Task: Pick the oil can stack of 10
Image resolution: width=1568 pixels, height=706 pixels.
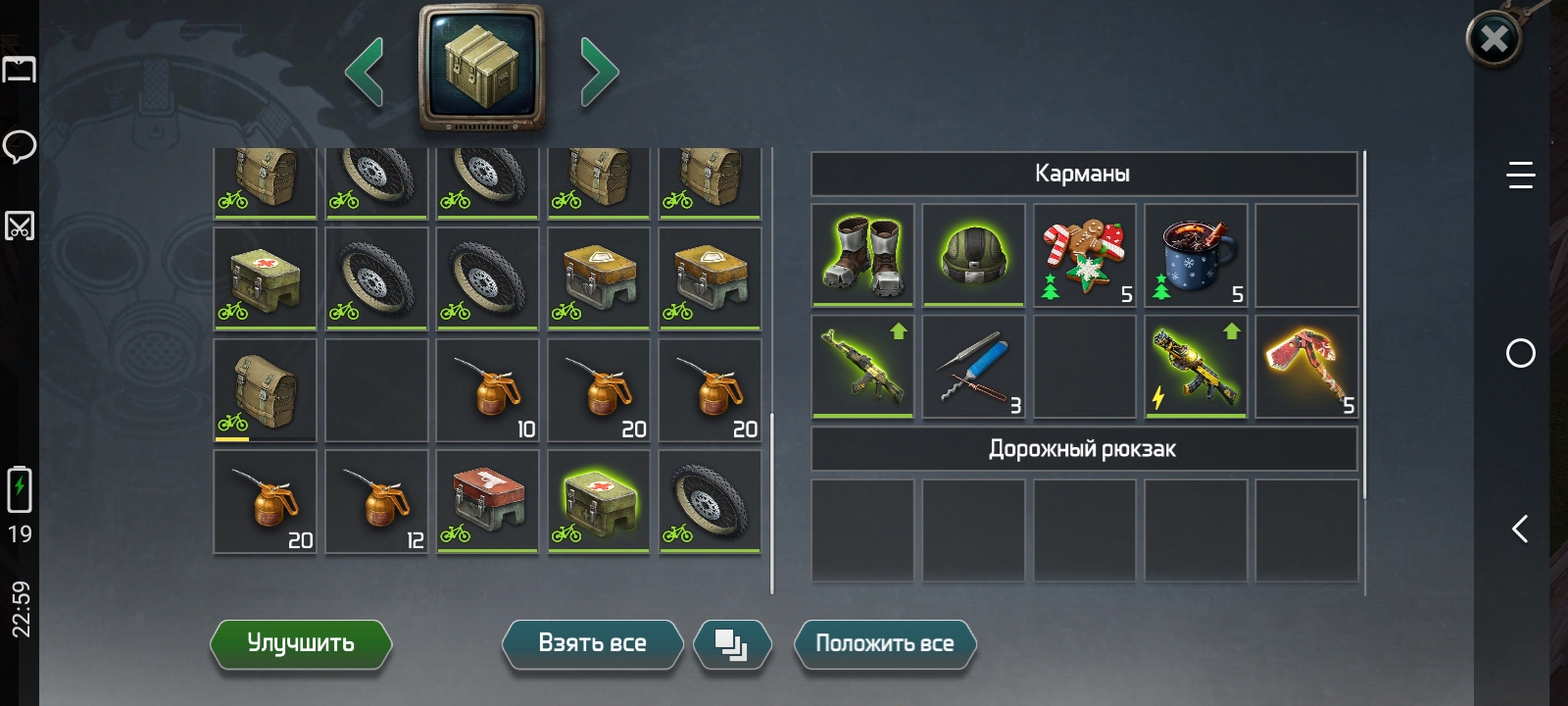Action: tap(488, 389)
